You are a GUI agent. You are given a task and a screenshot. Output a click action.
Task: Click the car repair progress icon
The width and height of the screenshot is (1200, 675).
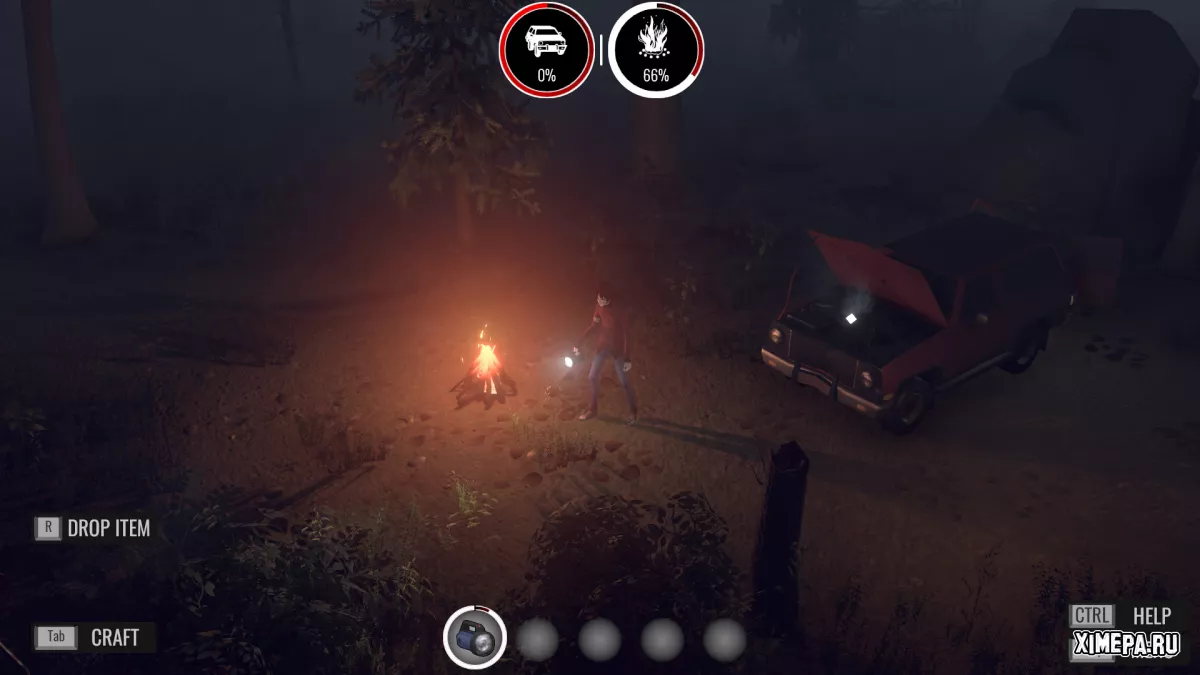(x=546, y=49)
